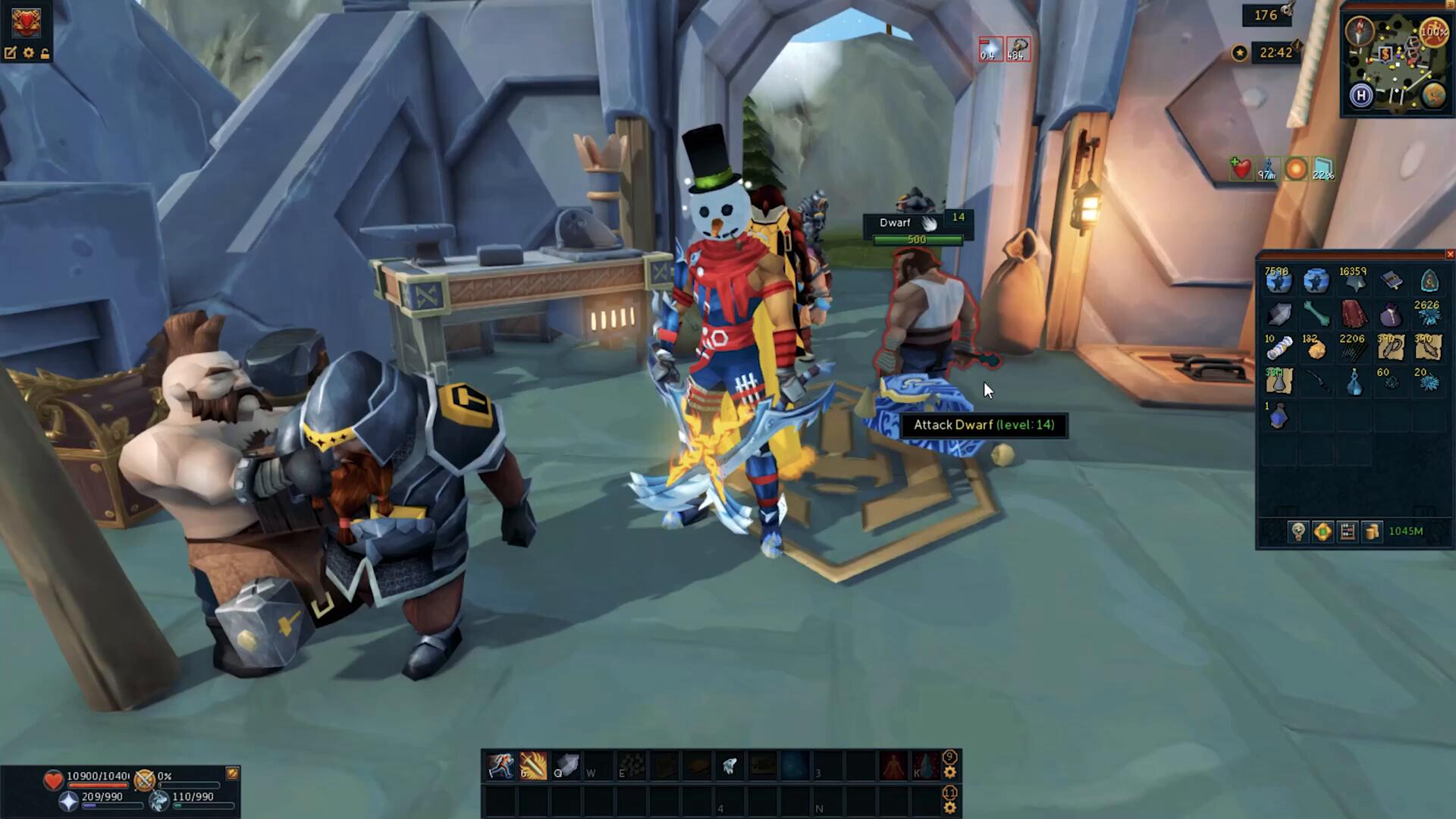Click the red heart with plus buff icon
The image size is (1456, 819).
(x=1241, y=169)
